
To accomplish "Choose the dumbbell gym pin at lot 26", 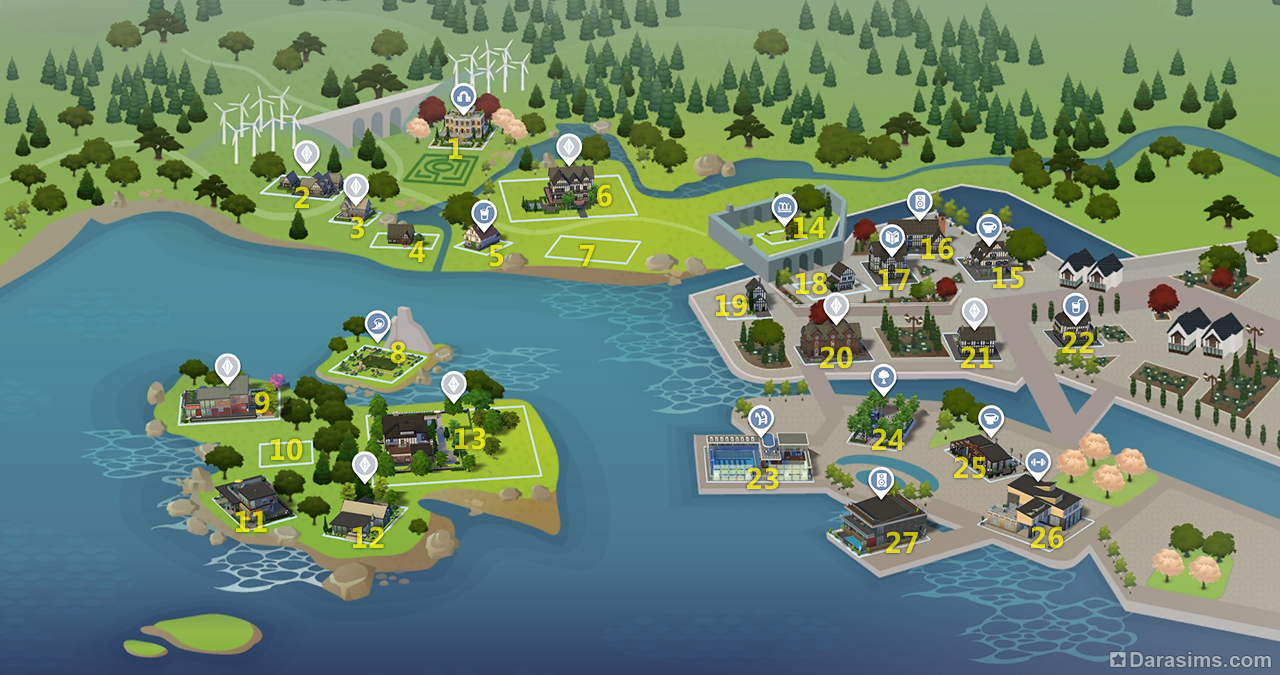I will tap(1037, 462).
